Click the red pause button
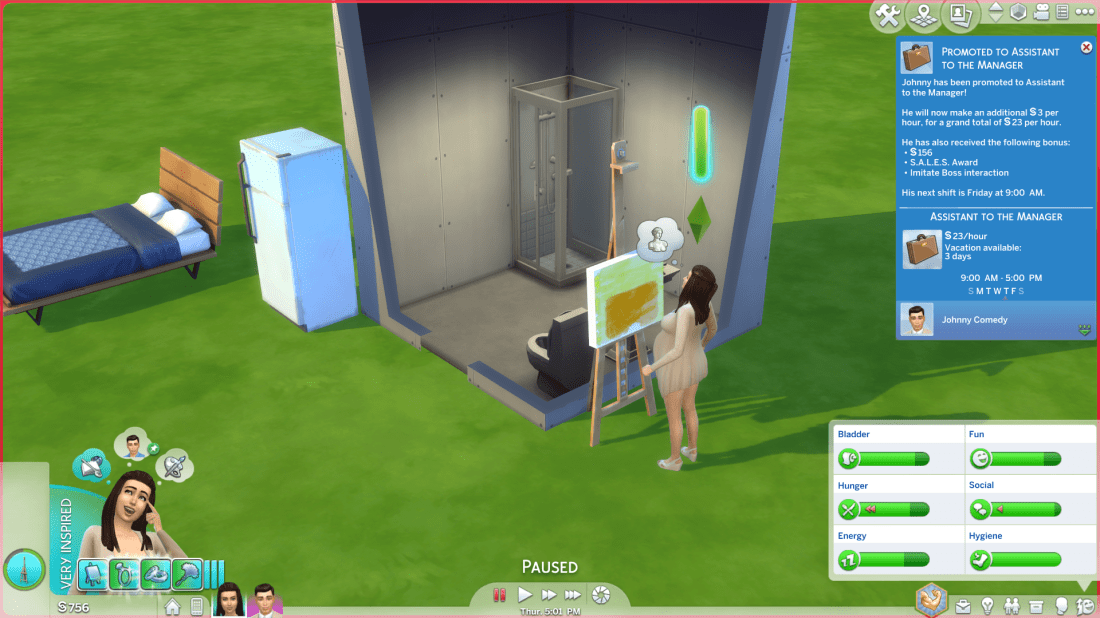 pyautogui.click(x=499, y=595)
